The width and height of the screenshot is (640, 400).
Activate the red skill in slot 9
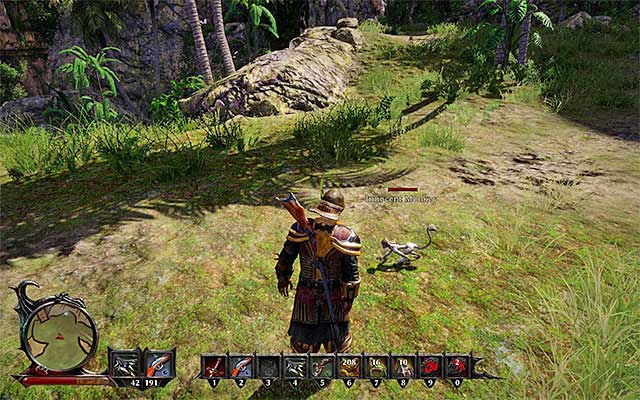[x=430, y=367]
